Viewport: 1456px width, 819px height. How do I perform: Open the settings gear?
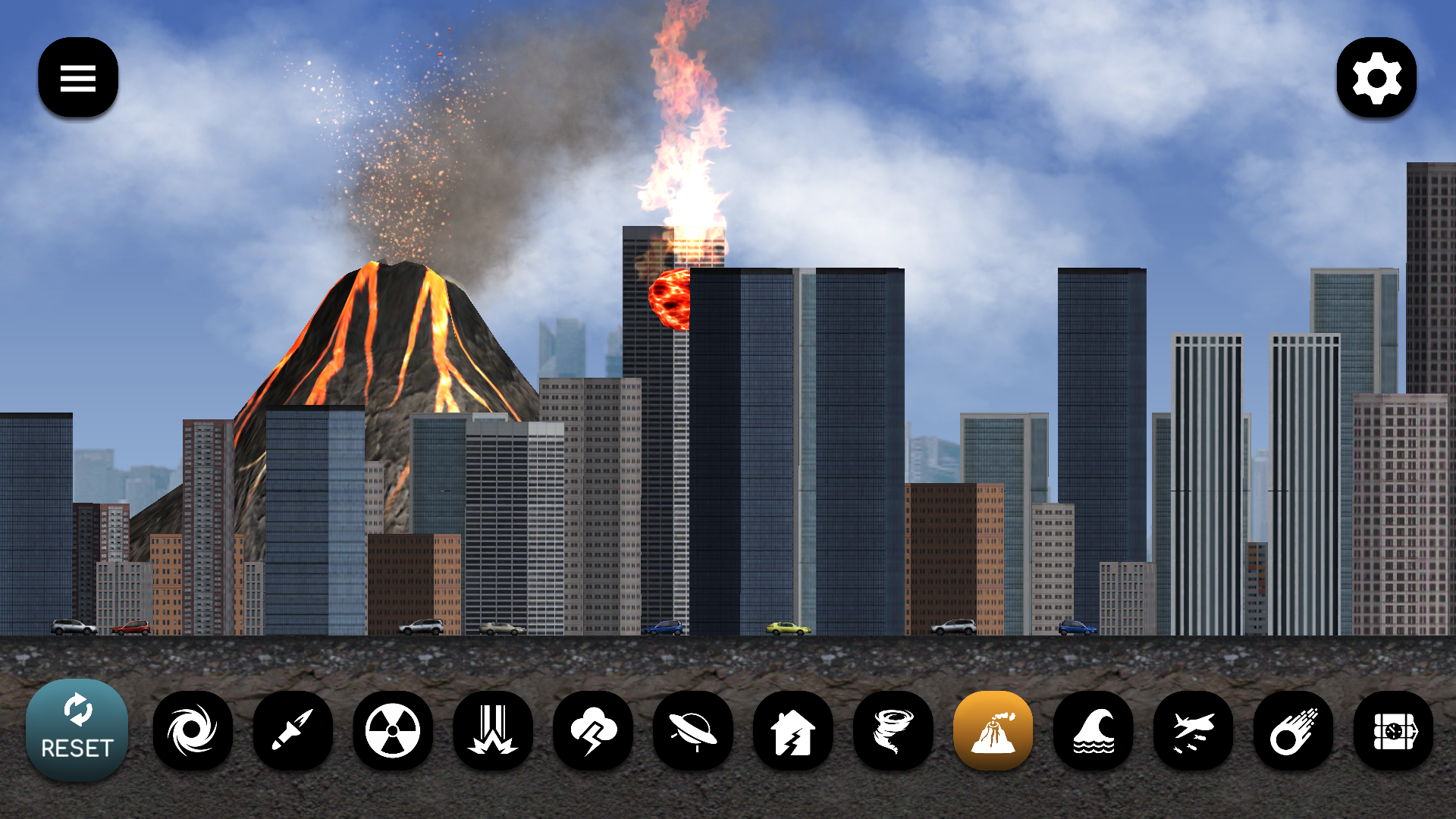pos(1377,78)
